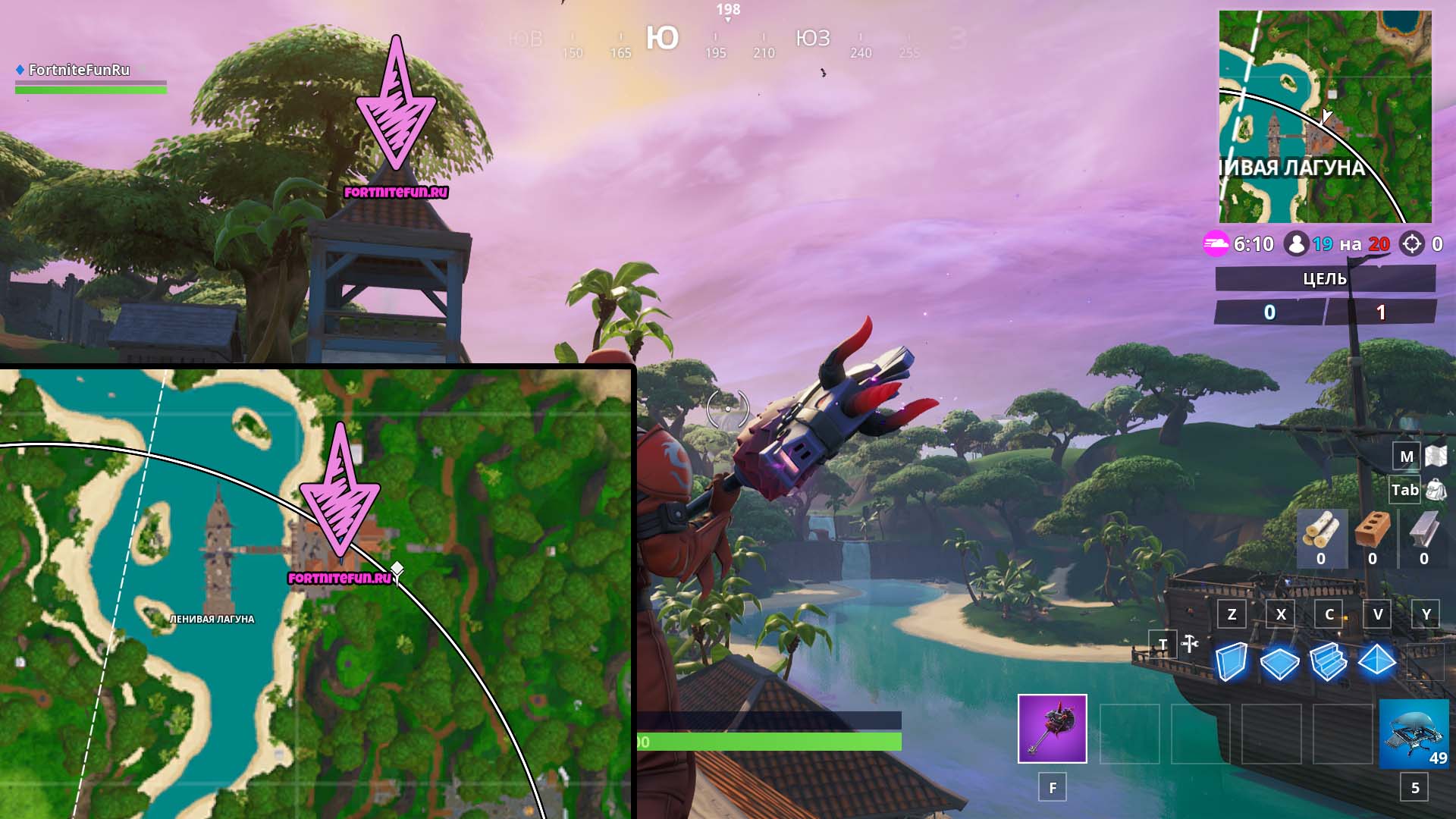
Task: Click the minimap in the corner
Action: click(x=1325, y=117)
